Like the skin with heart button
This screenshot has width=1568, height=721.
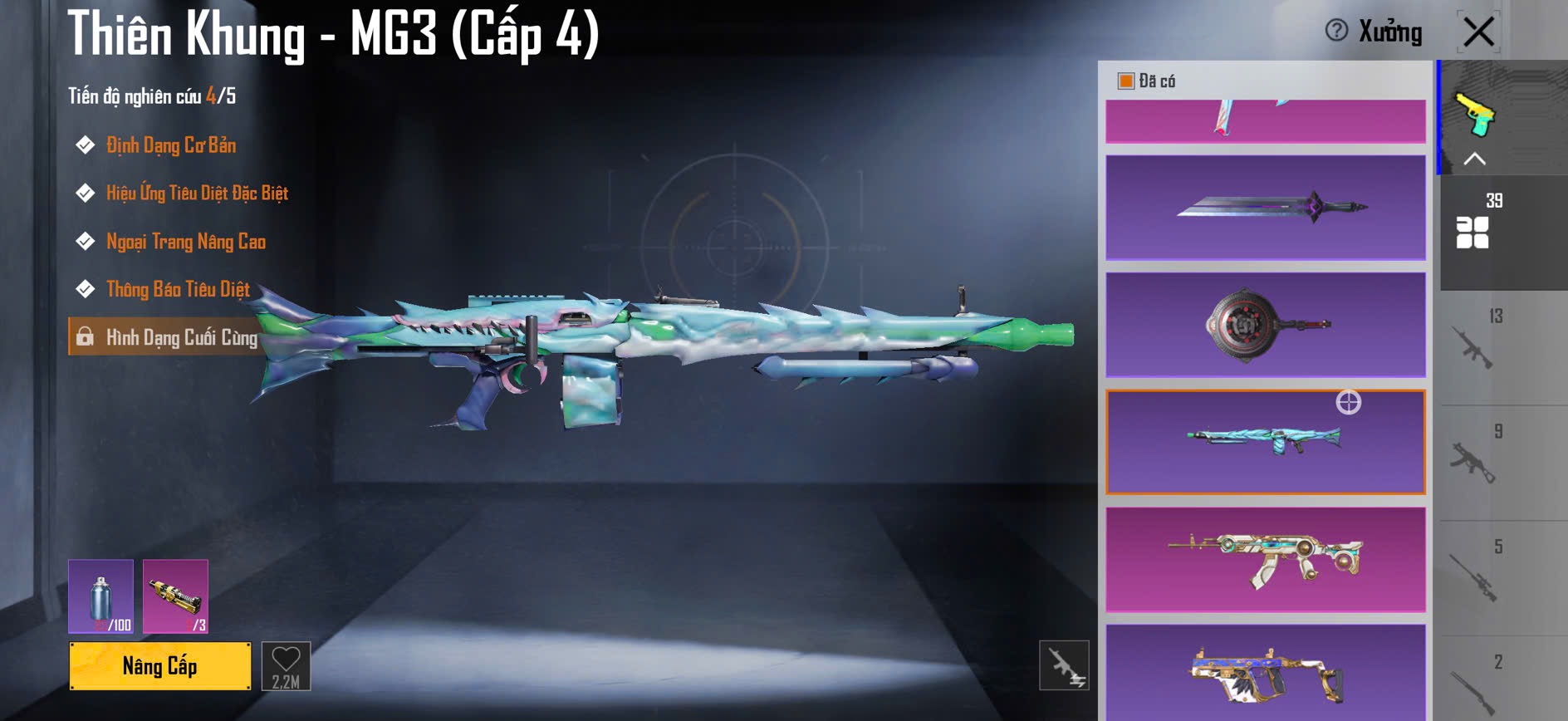click(286, 666)
